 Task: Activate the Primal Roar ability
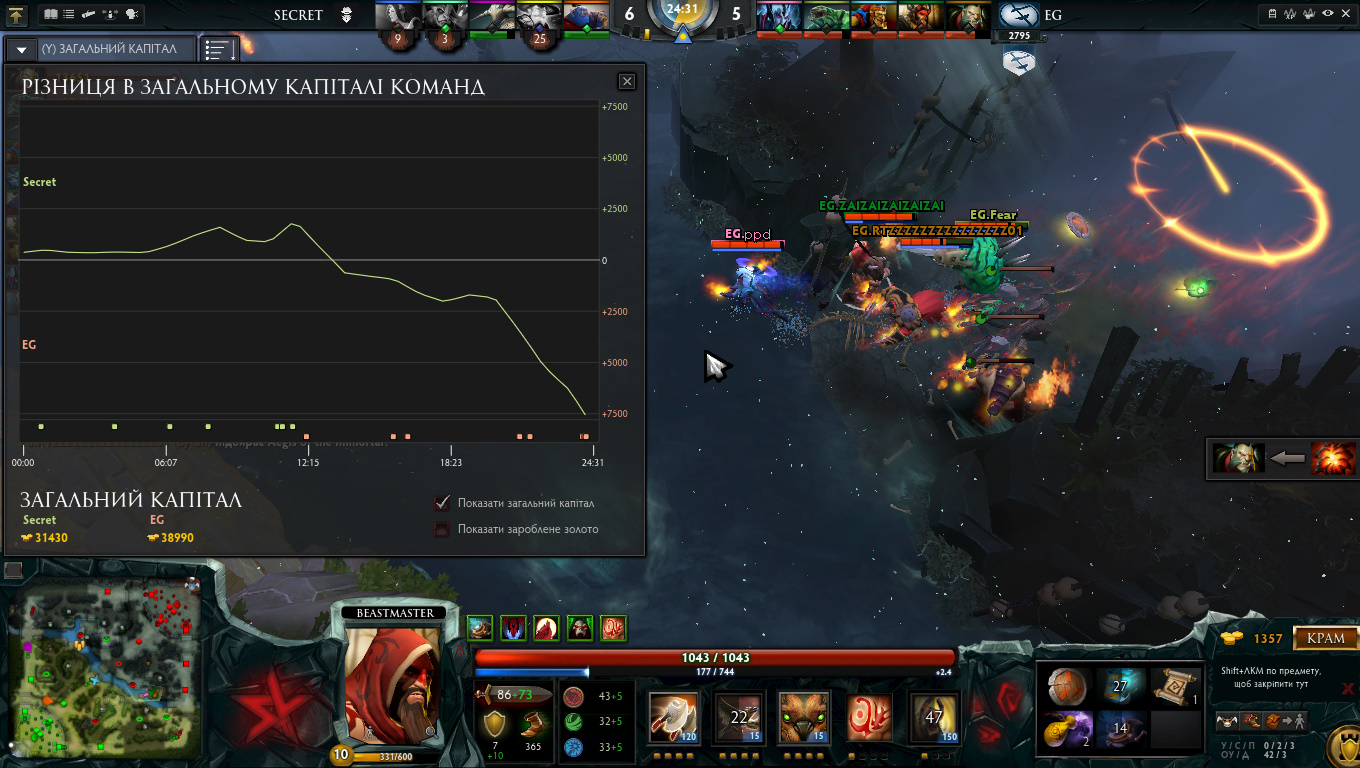coord(934,717)
